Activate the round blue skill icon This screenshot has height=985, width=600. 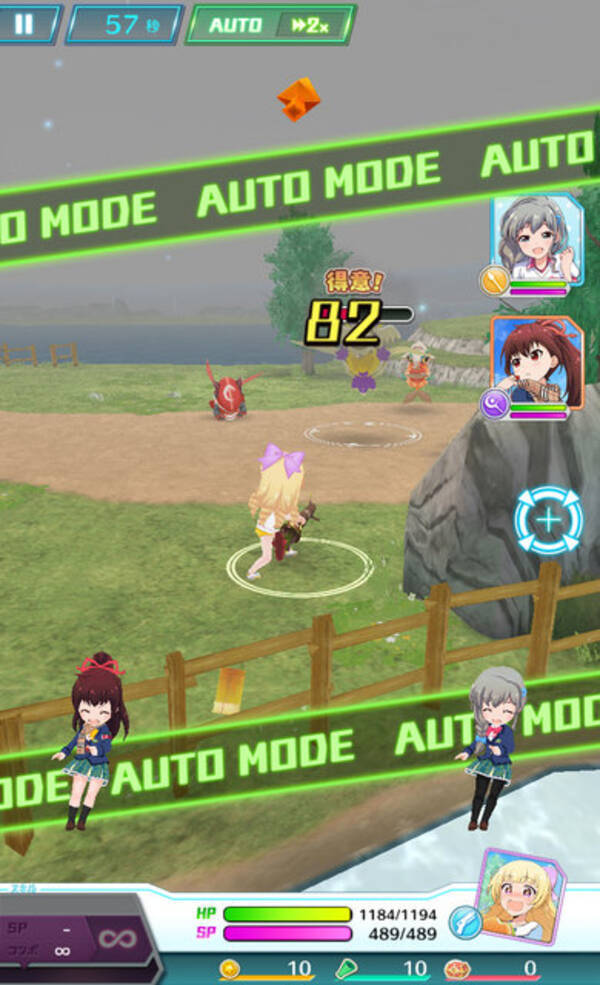pos(465,921)
